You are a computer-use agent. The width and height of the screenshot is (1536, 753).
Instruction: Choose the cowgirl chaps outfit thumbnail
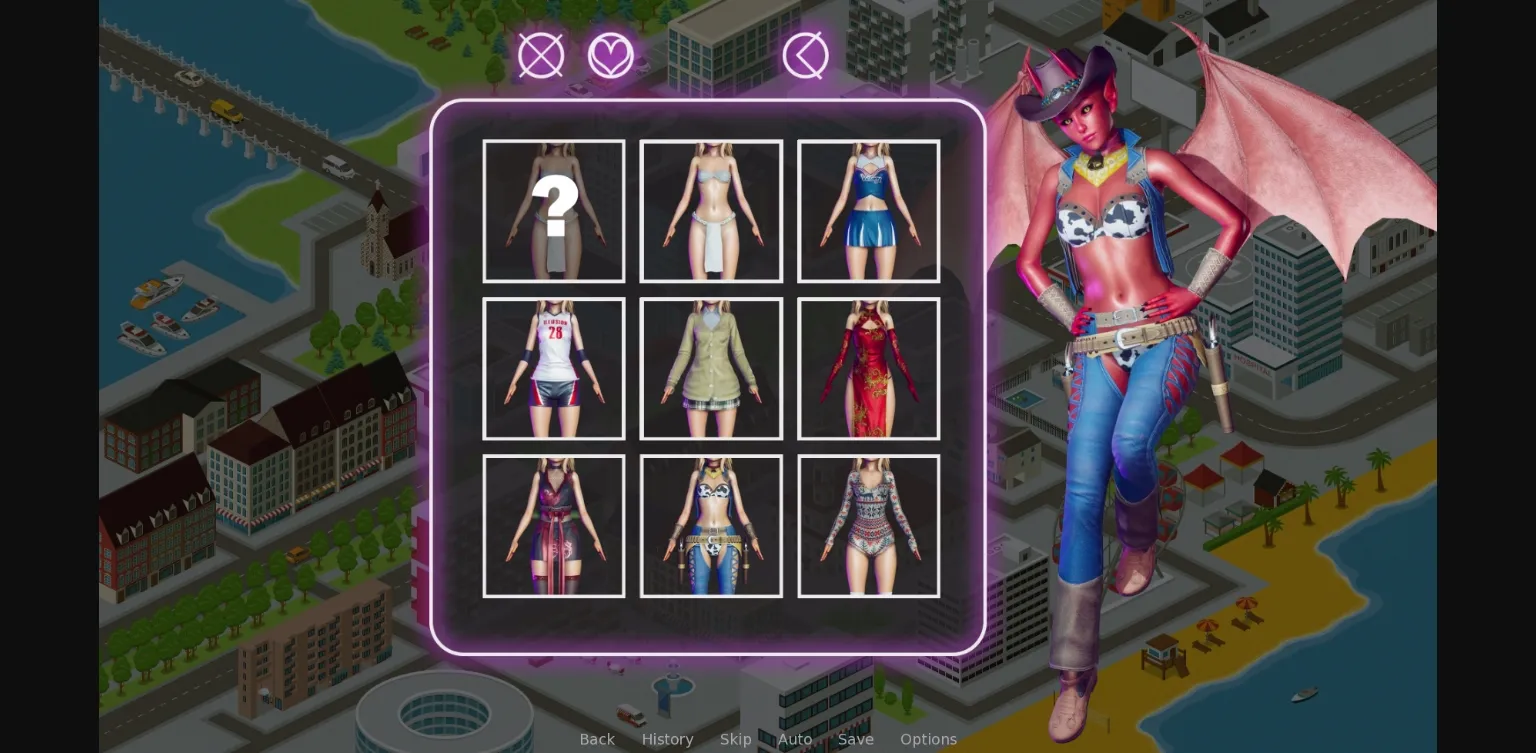point(711,526)
